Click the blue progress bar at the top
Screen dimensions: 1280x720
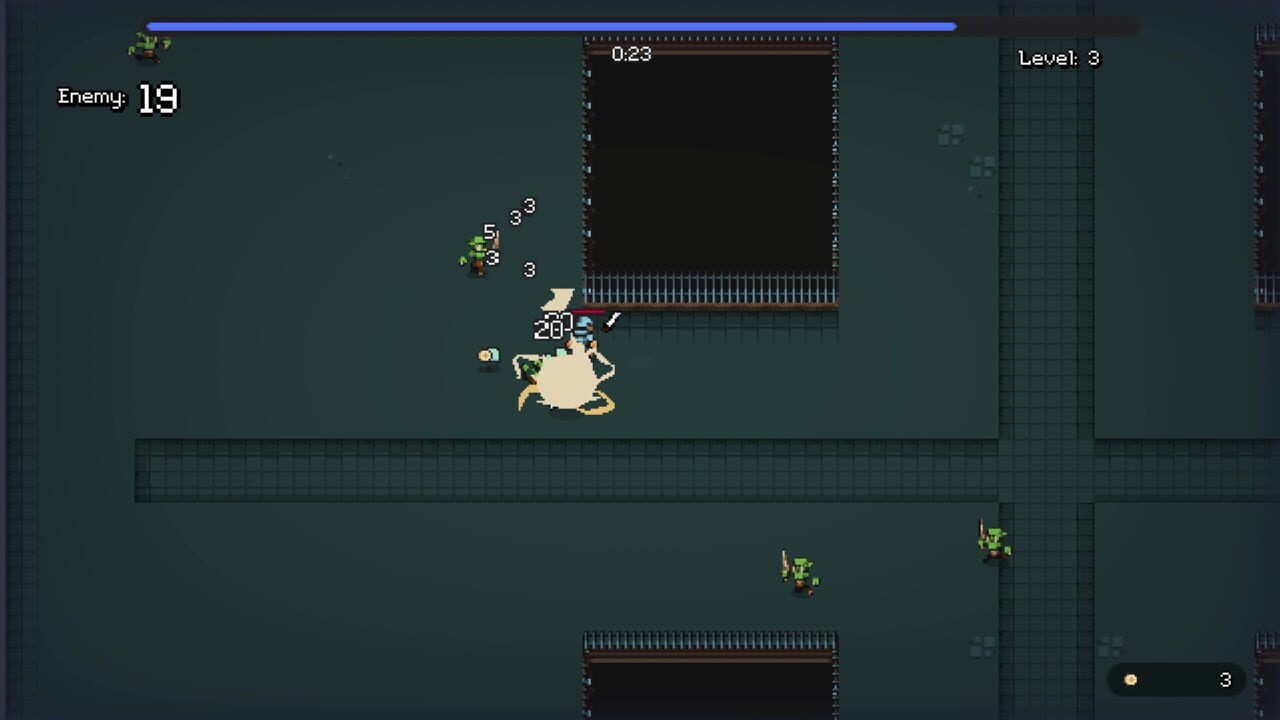550,26
